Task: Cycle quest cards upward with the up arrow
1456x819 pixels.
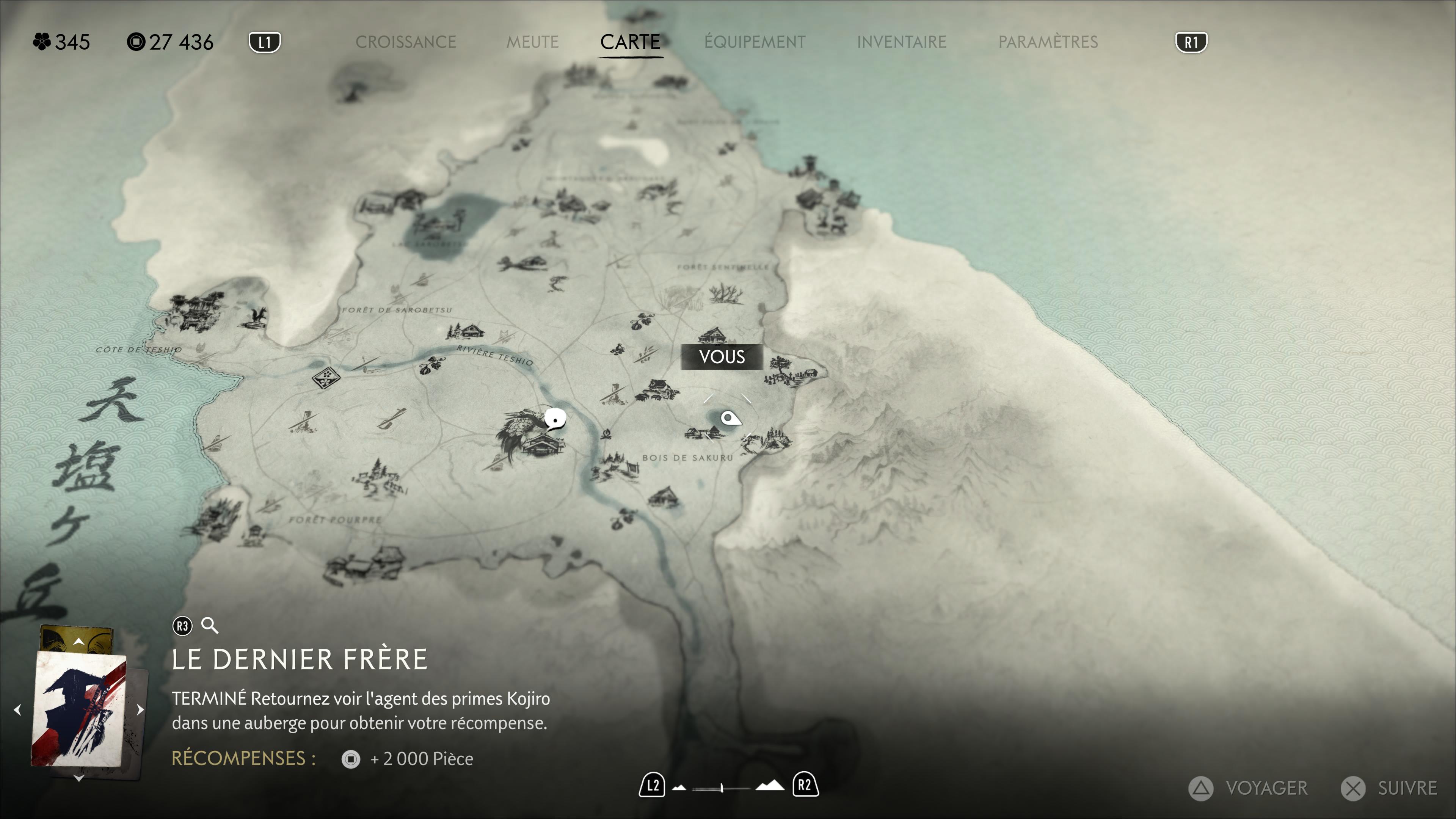Action: click(x=78, y=642)
